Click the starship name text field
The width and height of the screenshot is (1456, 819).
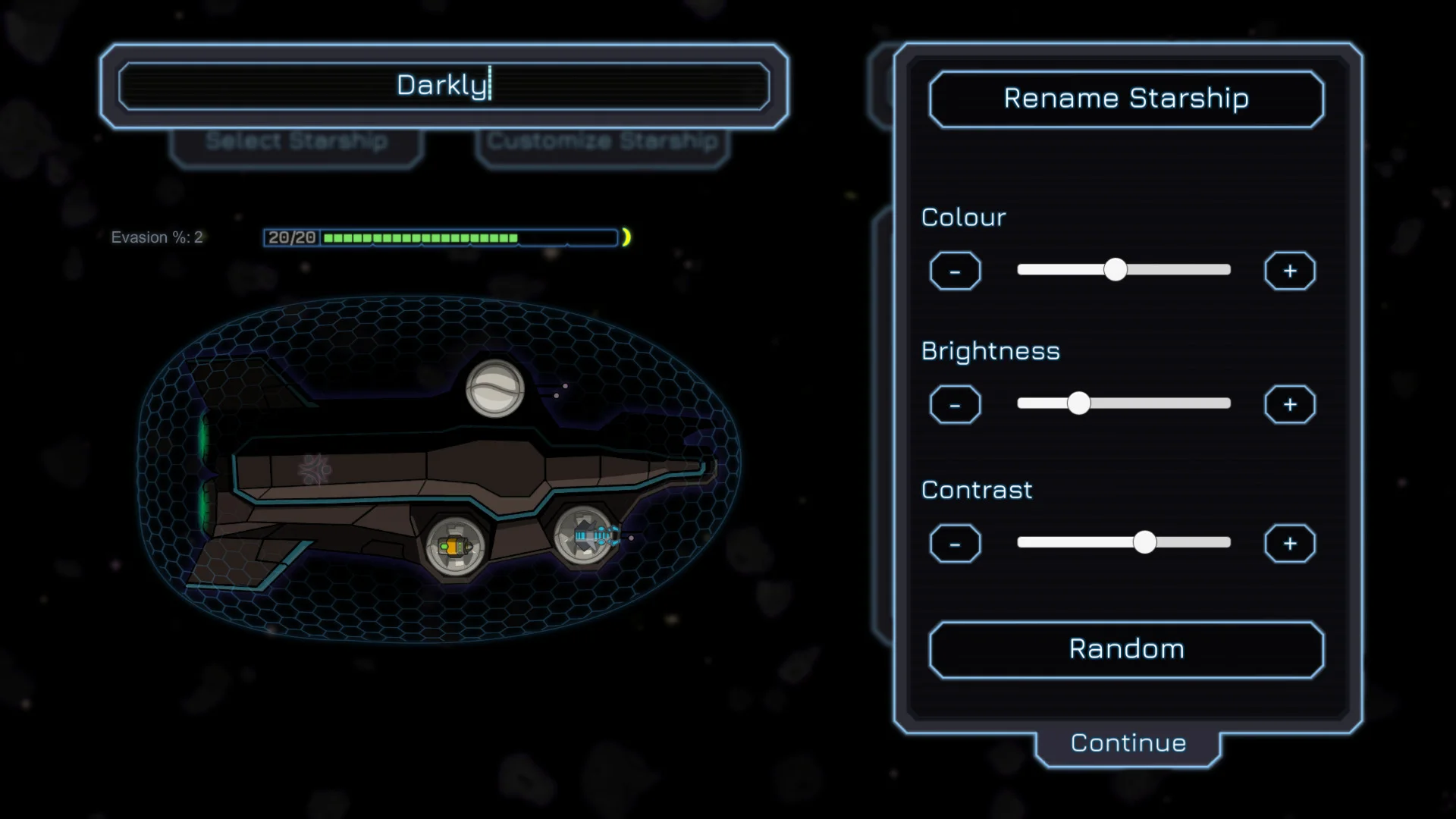point(444,85)
